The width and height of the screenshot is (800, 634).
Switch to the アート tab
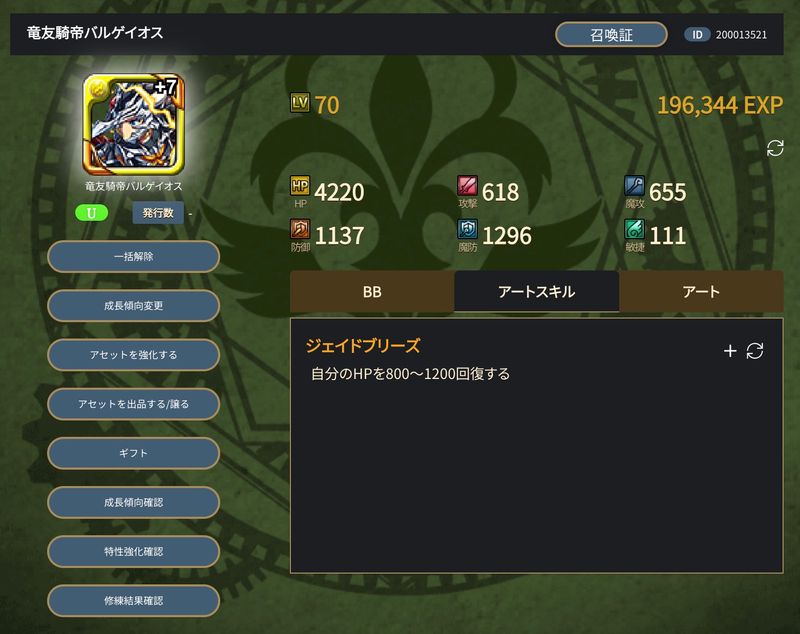[701, 292]
